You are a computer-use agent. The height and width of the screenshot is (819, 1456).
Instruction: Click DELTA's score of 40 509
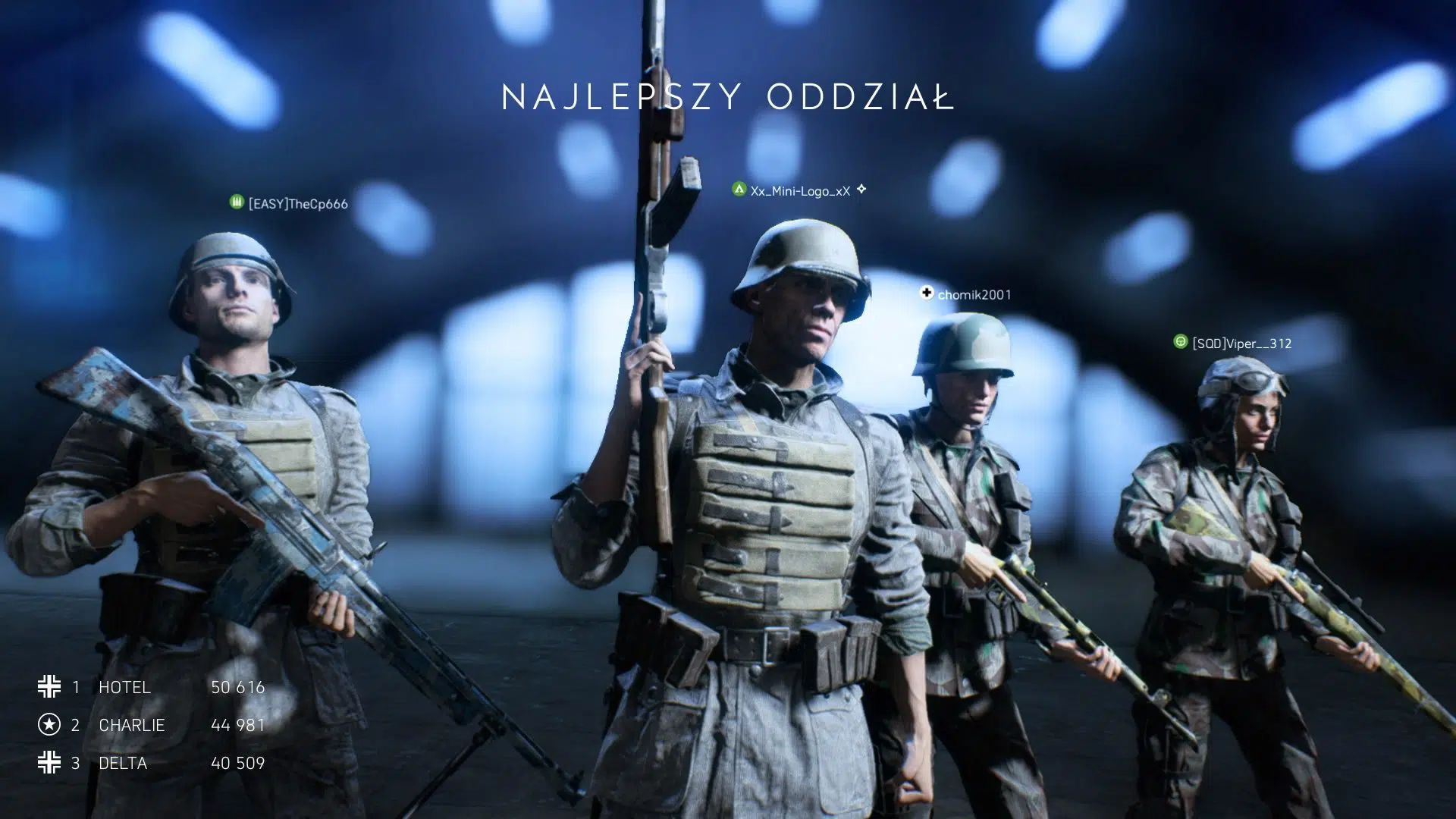(x=237, y=763)
